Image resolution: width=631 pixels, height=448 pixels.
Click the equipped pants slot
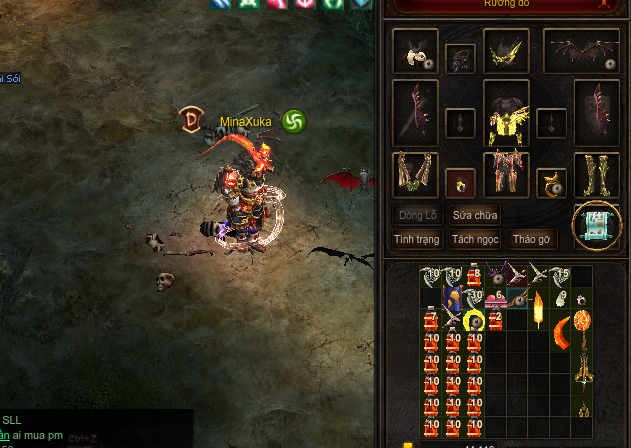click(x=506, y=174)
